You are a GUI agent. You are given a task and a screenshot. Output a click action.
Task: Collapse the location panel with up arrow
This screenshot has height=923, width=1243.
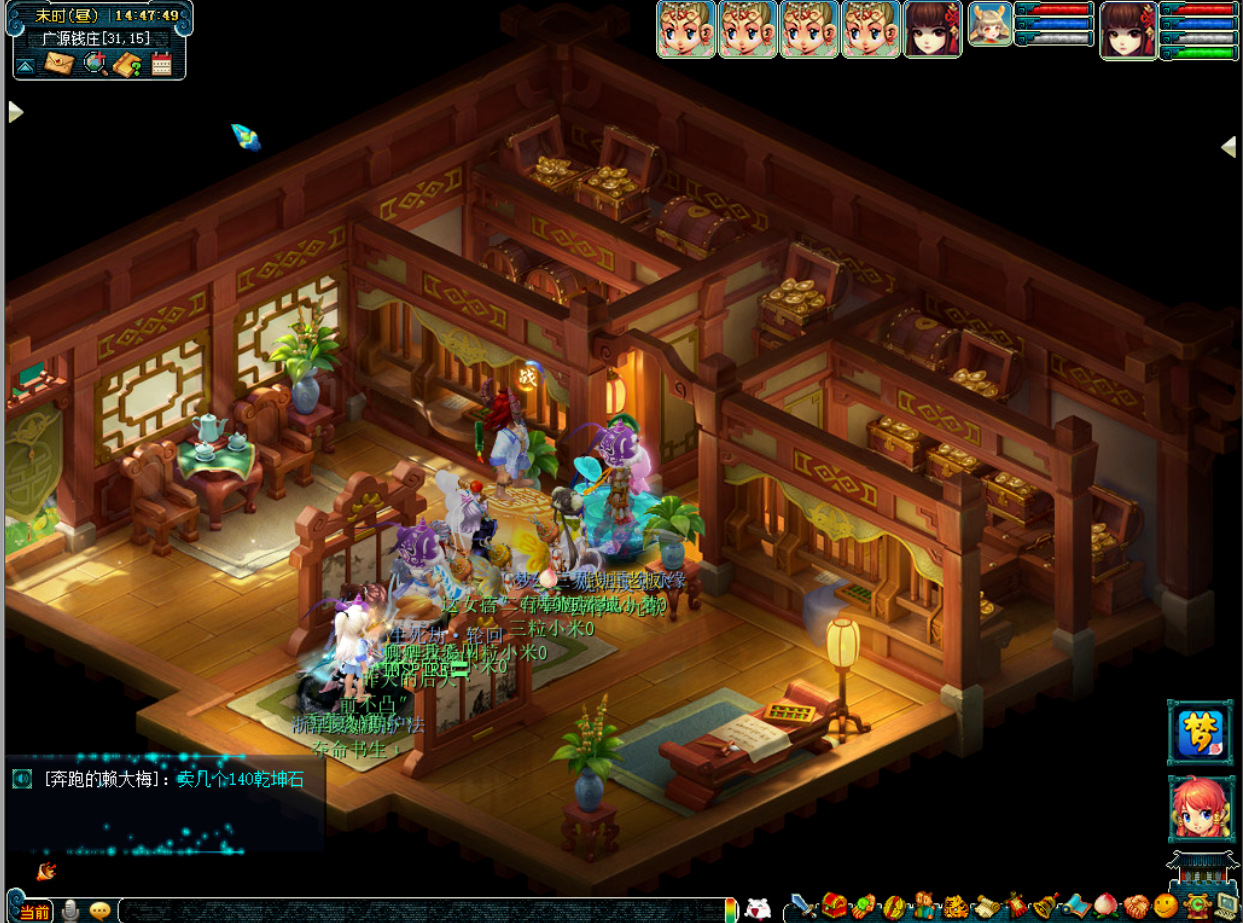25,66
